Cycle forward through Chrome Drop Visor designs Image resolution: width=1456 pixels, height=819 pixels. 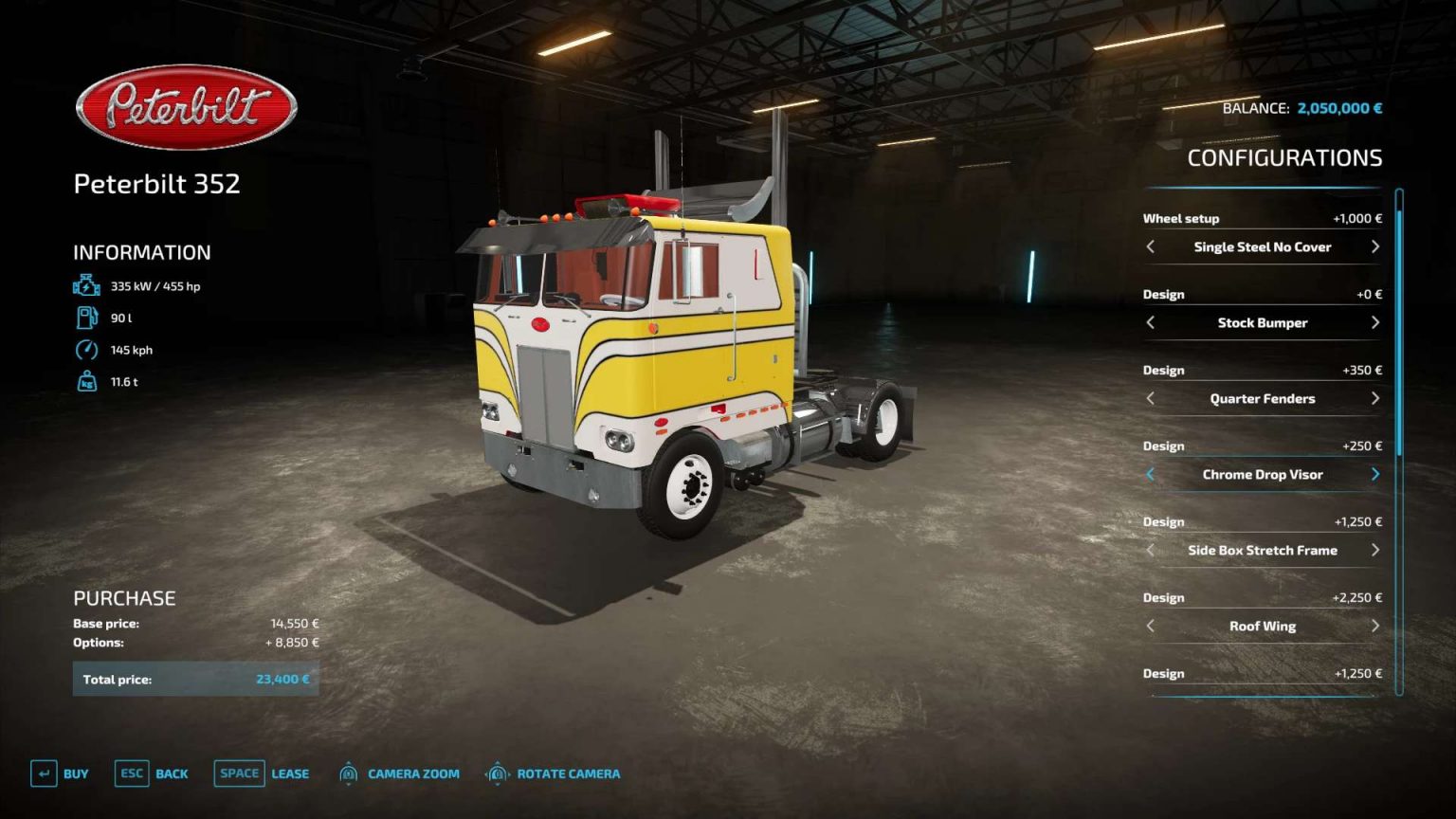tap(1375, 474)
